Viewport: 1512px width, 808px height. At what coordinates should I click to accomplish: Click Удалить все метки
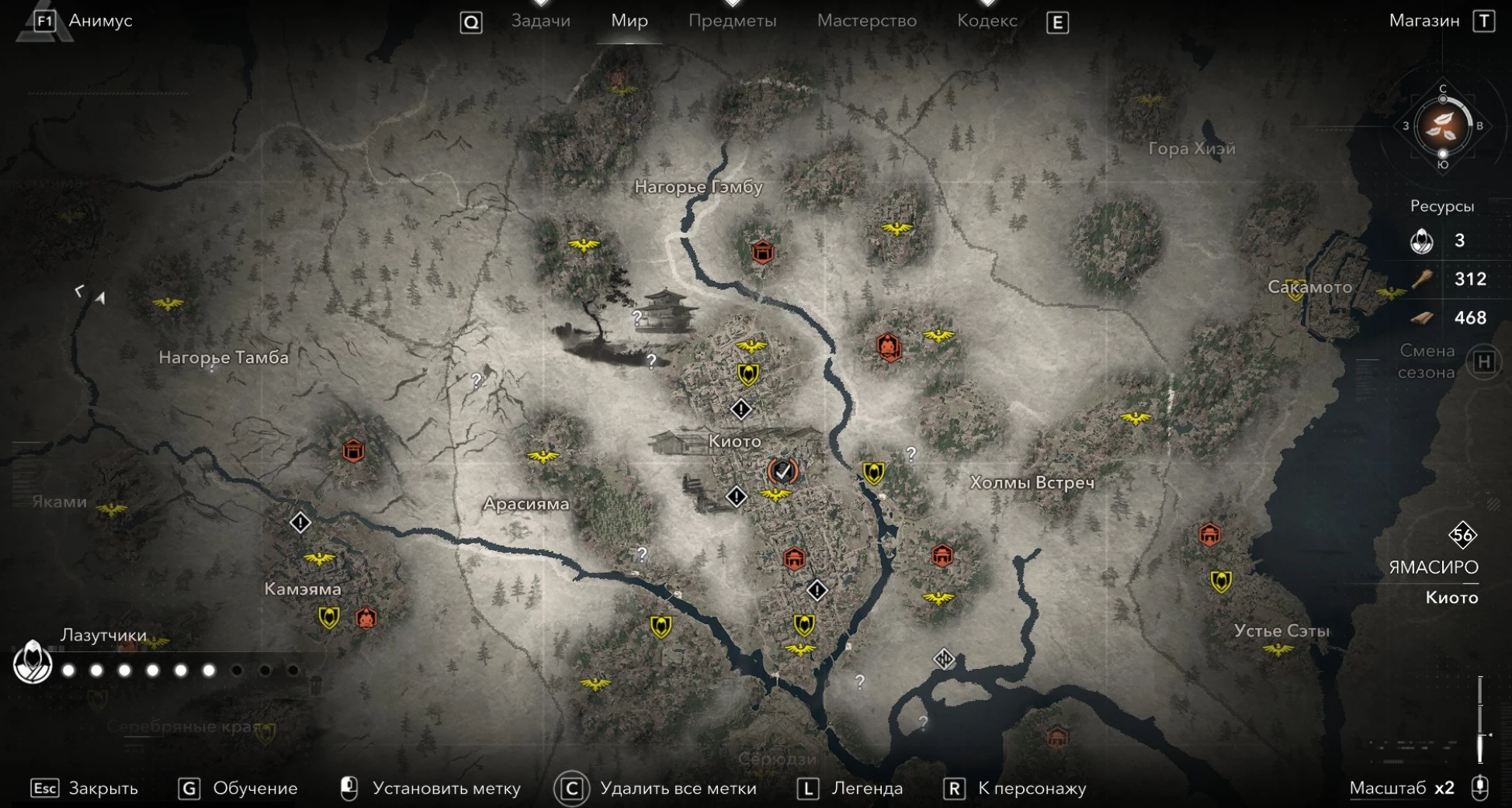pos(678,789)
